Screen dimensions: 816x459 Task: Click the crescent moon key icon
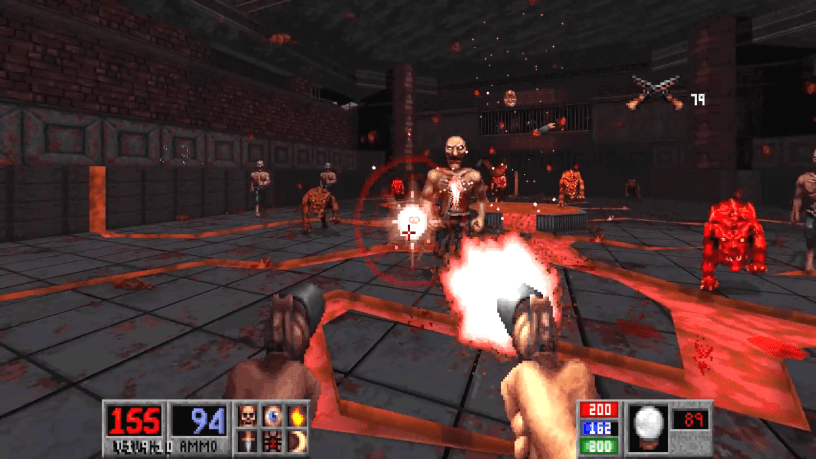(296, 441)
